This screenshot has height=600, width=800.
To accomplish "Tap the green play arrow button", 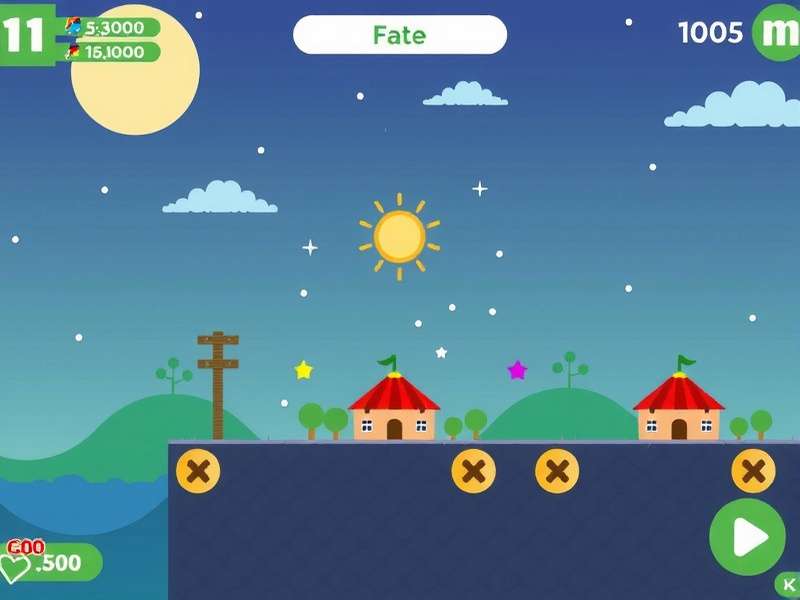I will pos(747,537).
